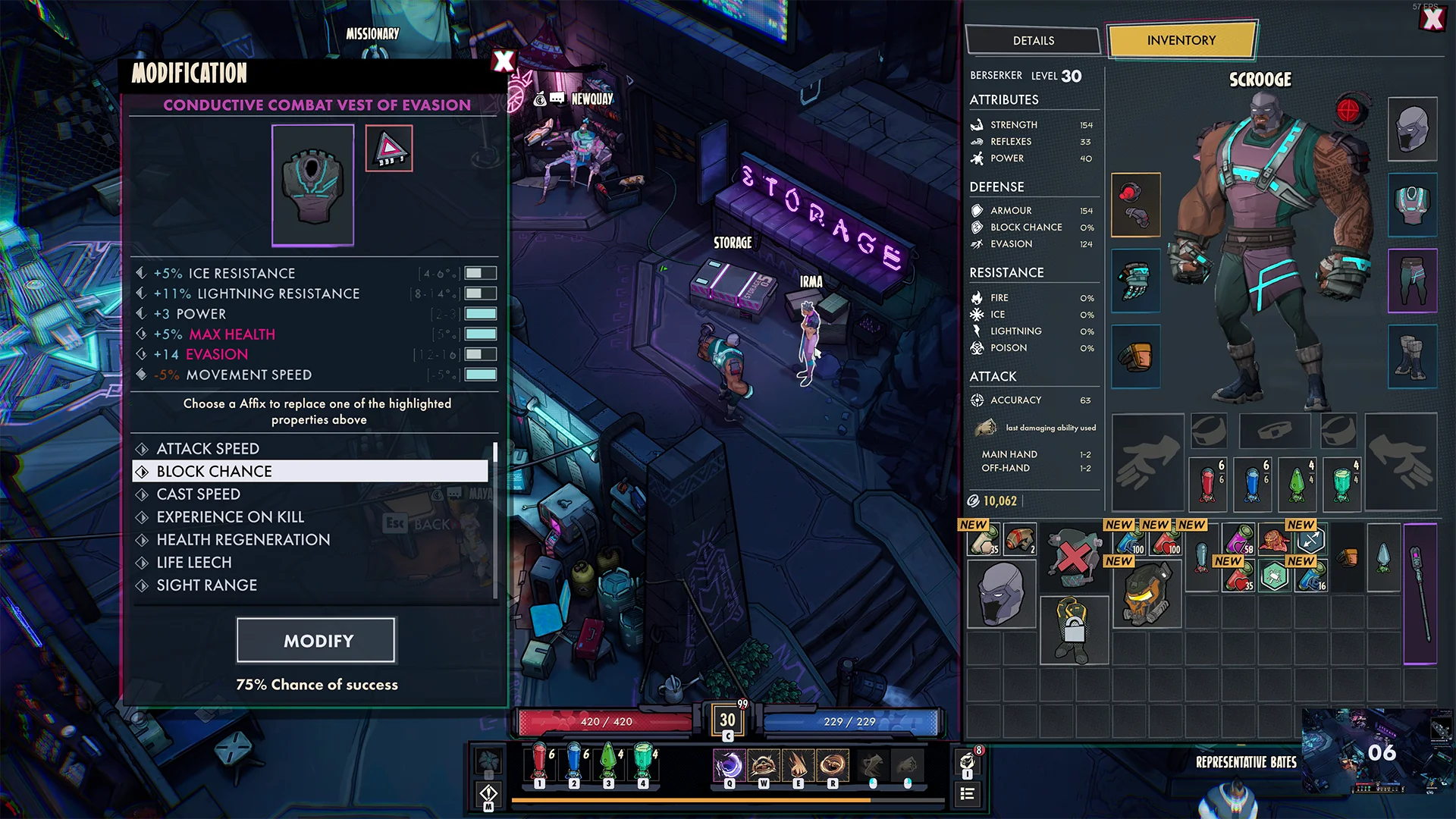Close the character inventory panel

pos(1432,19)
